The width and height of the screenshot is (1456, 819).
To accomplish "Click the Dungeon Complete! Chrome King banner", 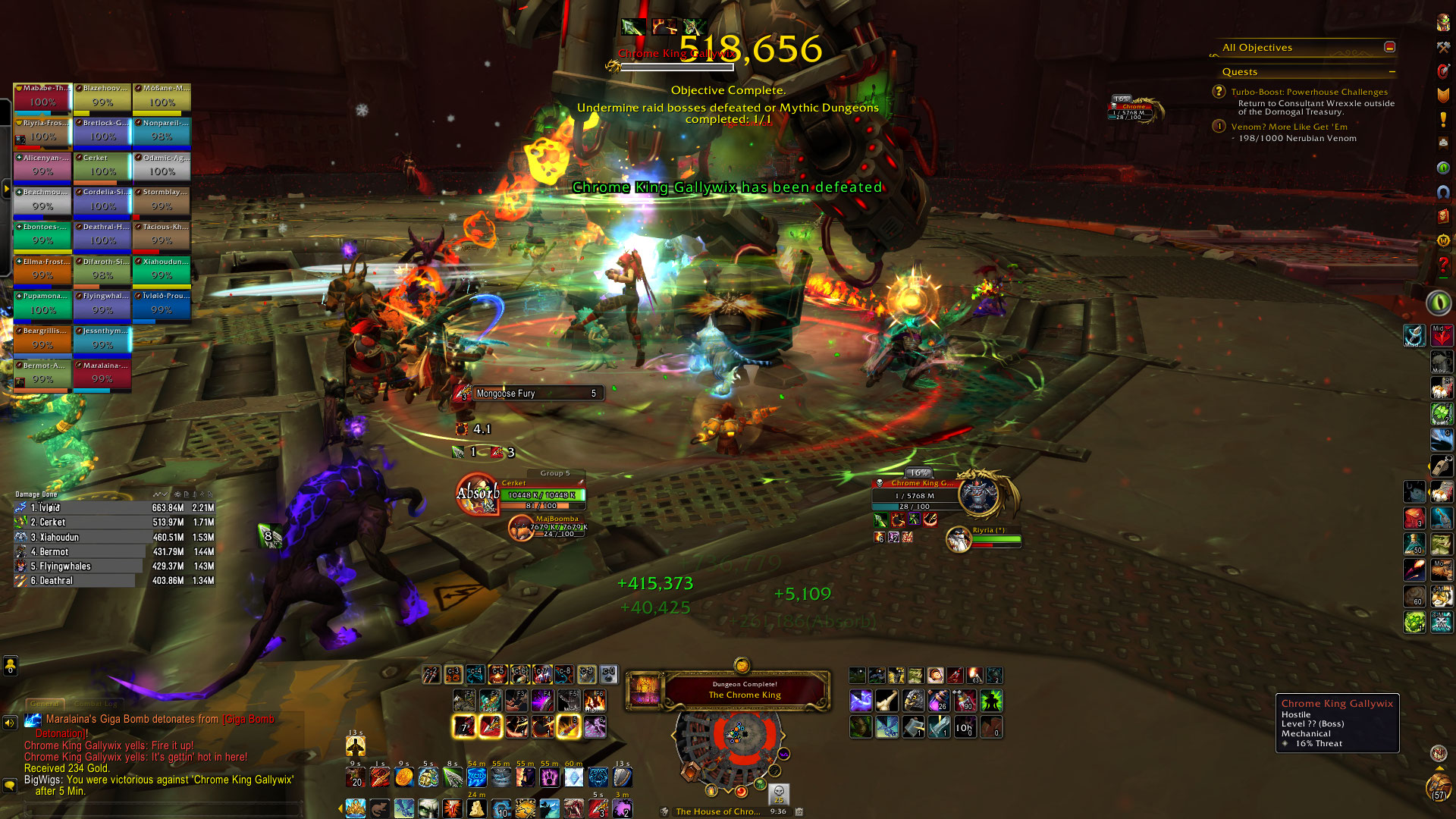I will coord(743,690).
